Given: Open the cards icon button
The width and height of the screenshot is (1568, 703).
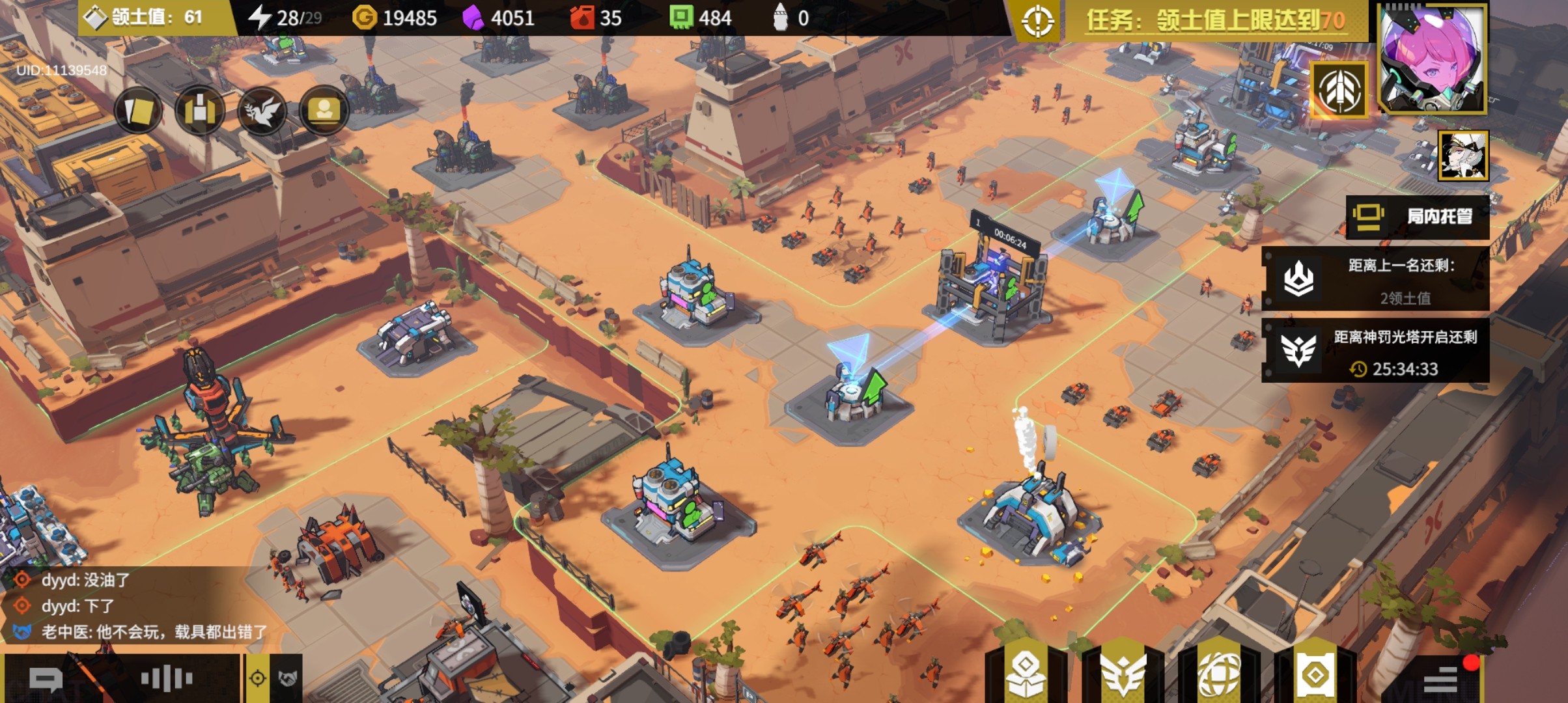Looking at the screenshot, I should 139,111.
